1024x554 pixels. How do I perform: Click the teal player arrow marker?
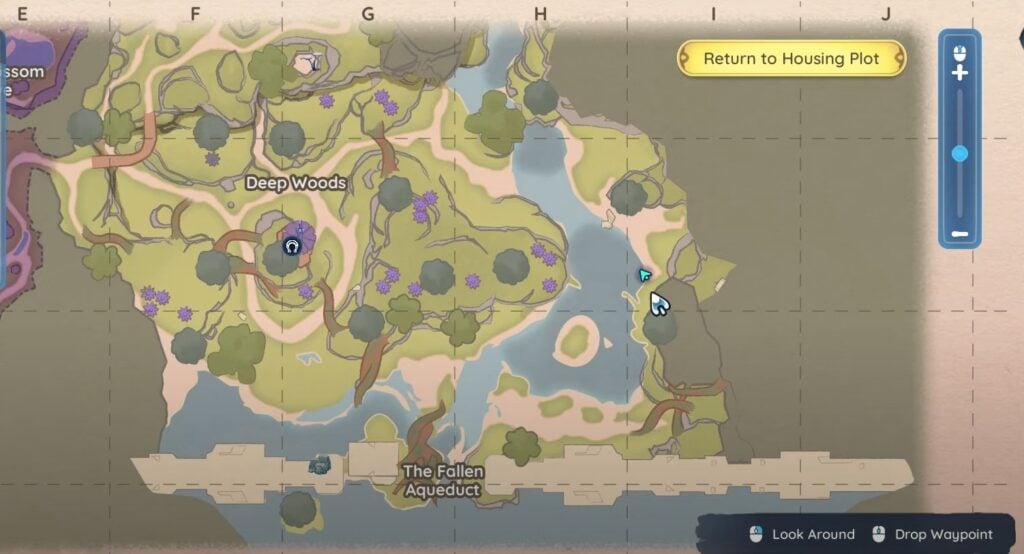tap(644, 274)
